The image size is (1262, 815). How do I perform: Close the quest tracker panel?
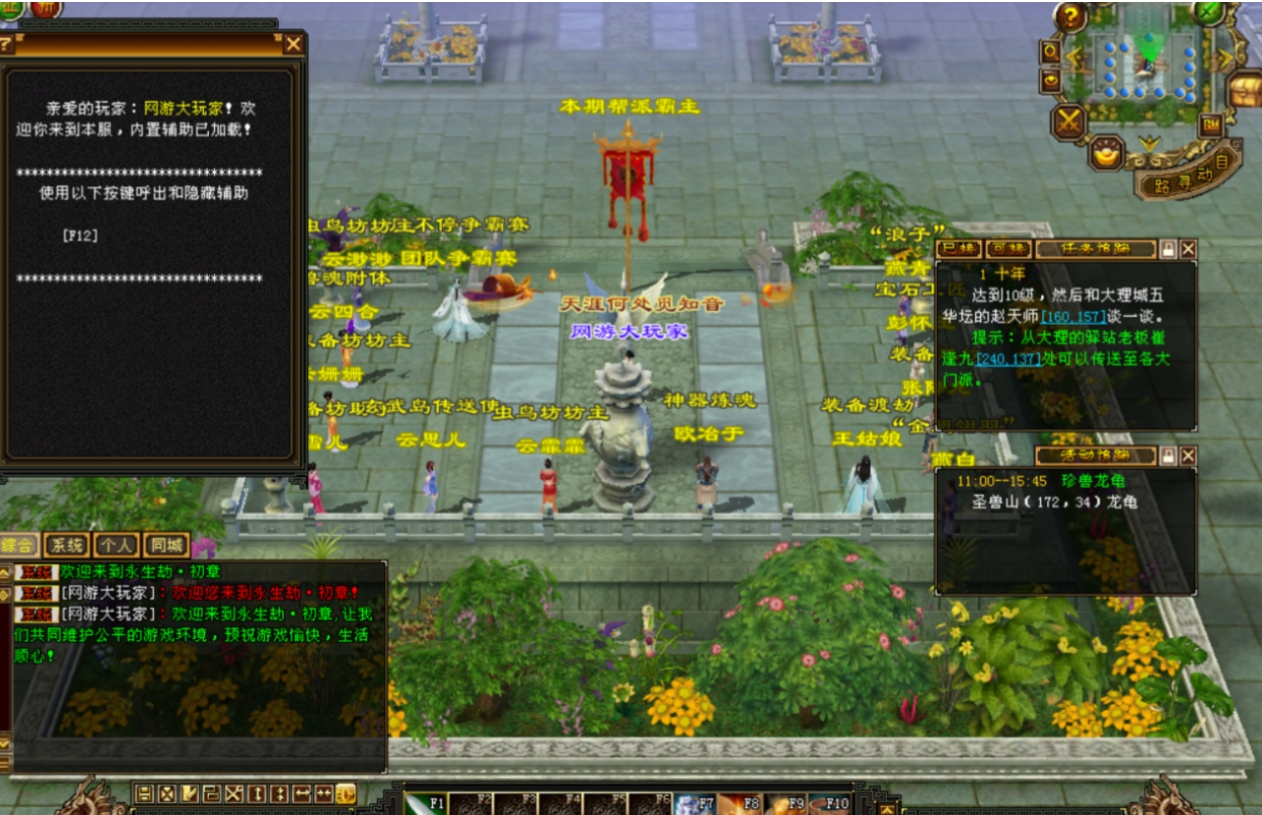[x=1187, y=249]
